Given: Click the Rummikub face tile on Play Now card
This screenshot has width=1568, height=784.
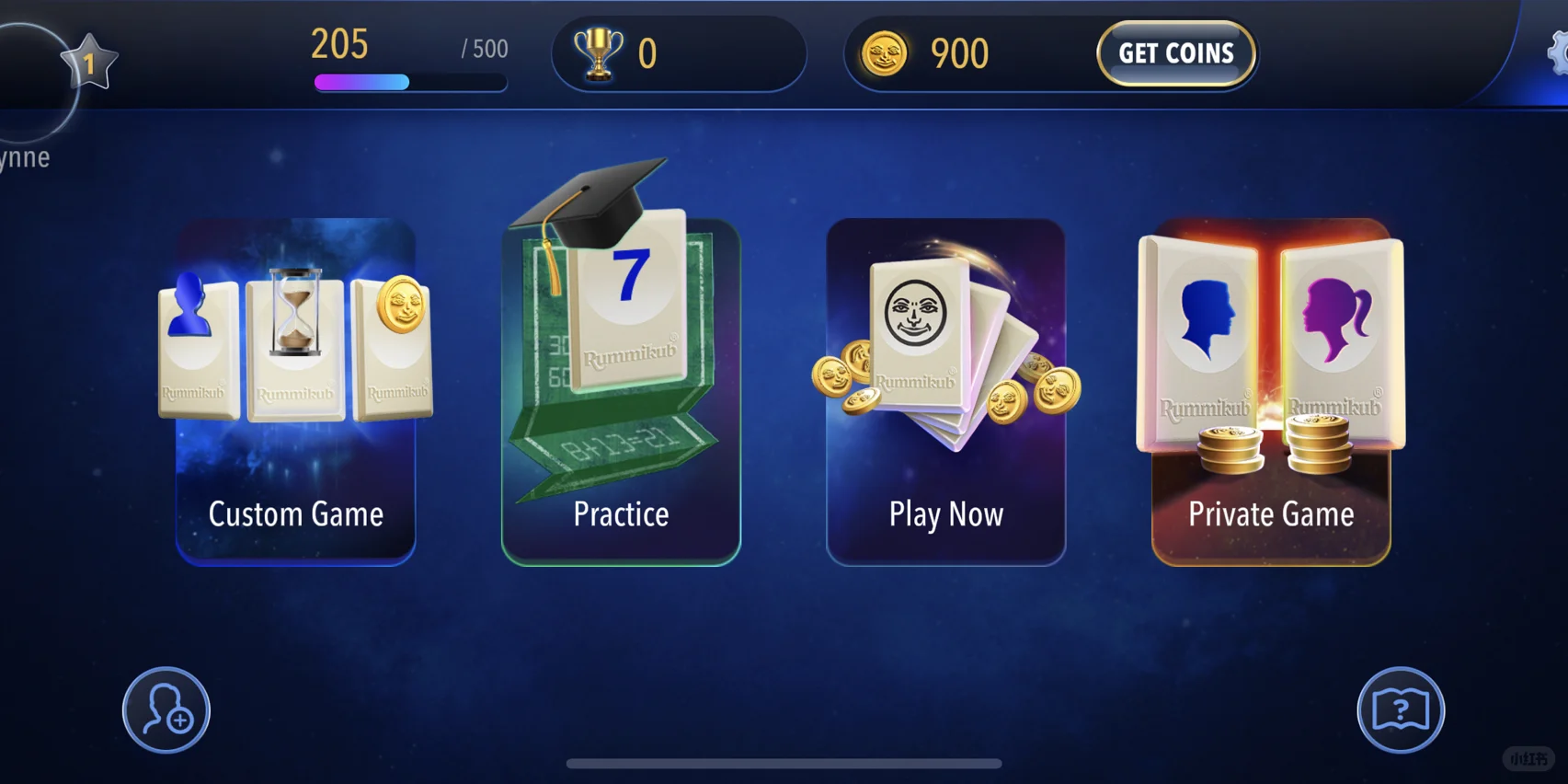Looking at the screenshot, I should (x=915, y=327).
